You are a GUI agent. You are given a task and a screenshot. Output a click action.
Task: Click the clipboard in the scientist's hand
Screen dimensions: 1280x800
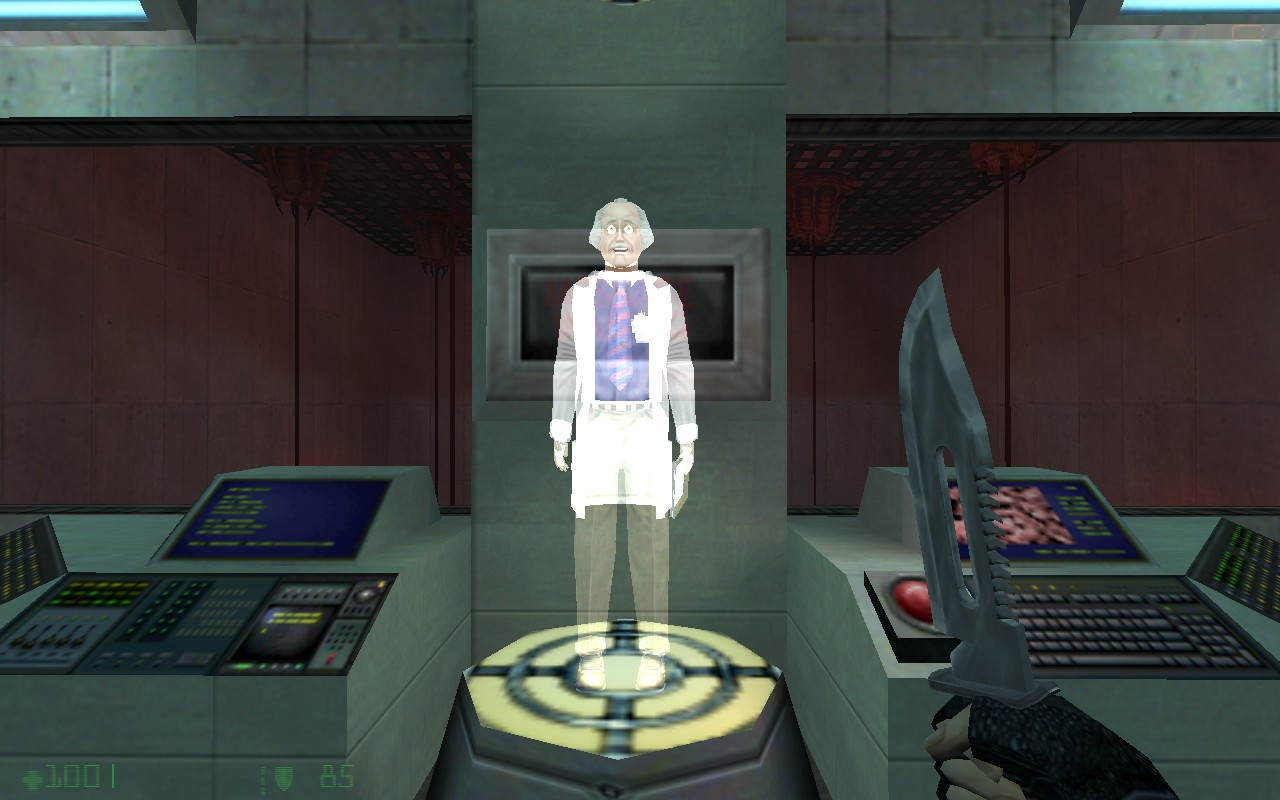pos(681,480)
